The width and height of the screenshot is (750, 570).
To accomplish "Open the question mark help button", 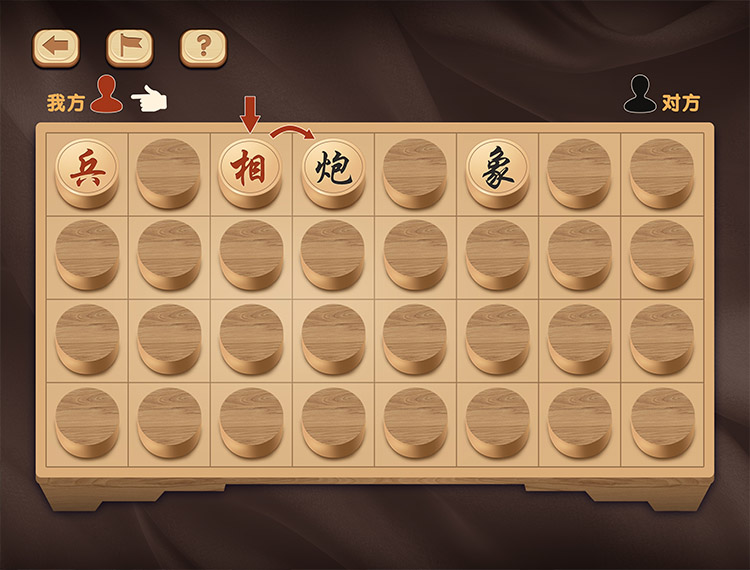I will click(x=203, y=46).
